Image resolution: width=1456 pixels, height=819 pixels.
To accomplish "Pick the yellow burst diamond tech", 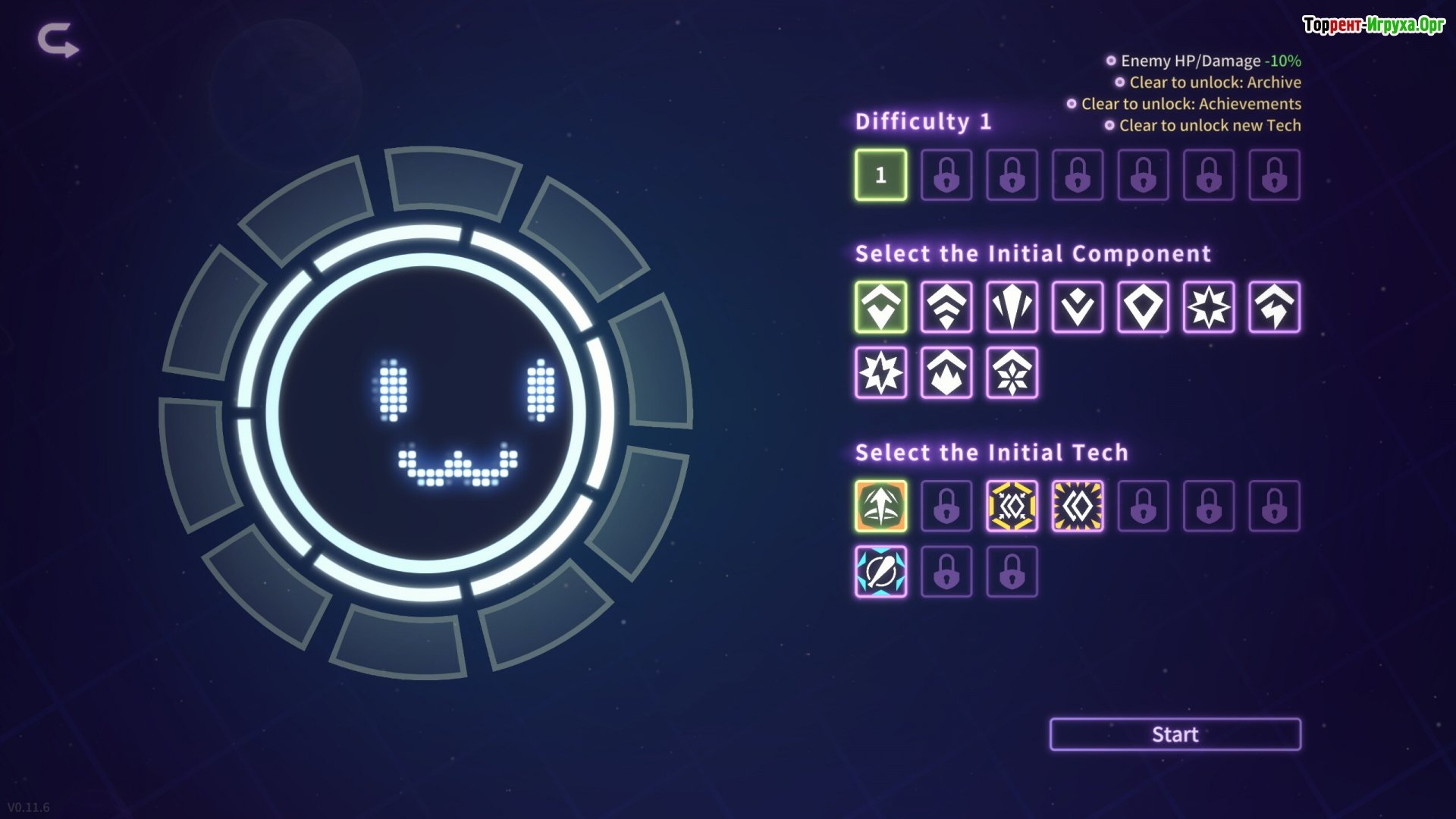I will pyautogui.click(x=1078, y=506).
